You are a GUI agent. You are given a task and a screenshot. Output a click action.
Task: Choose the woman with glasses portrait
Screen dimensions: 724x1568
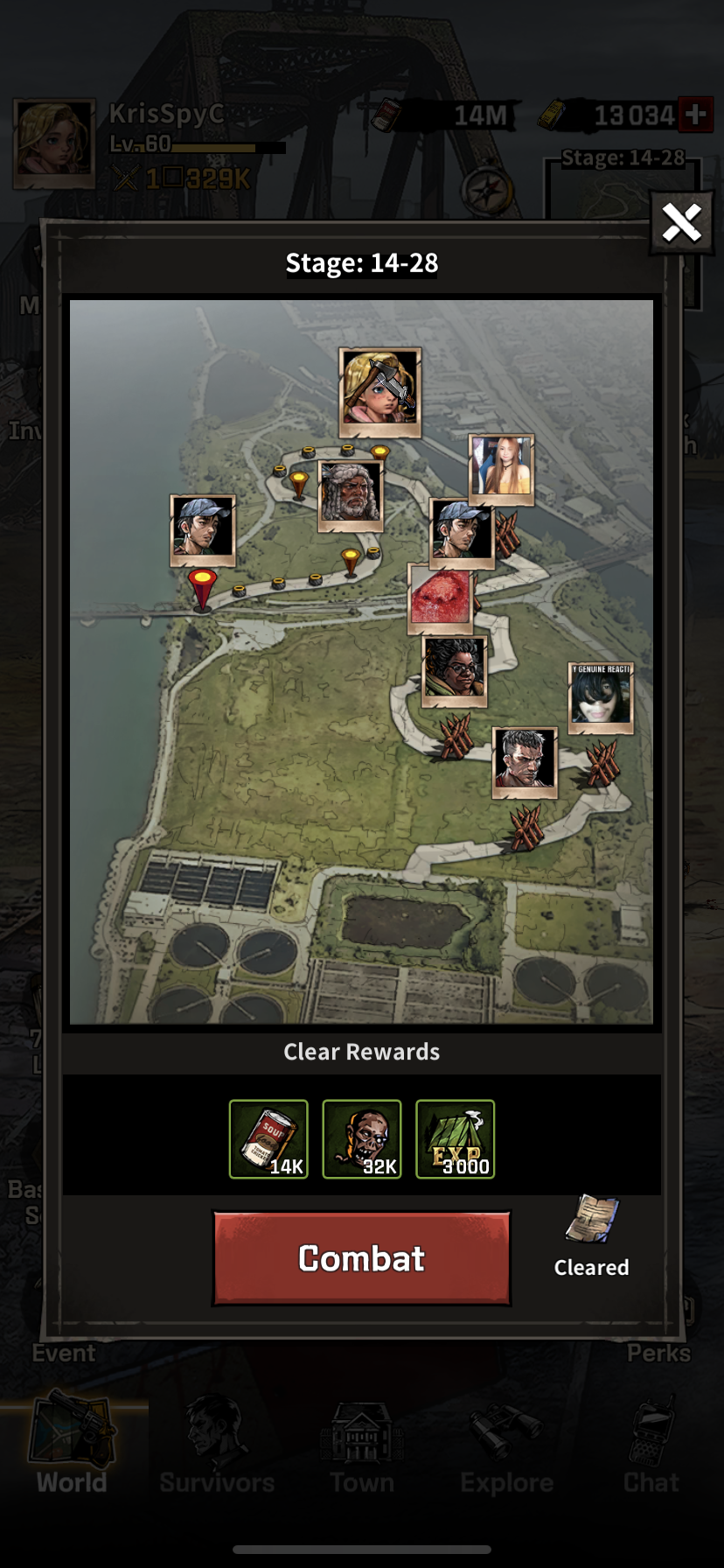[455, 671]
